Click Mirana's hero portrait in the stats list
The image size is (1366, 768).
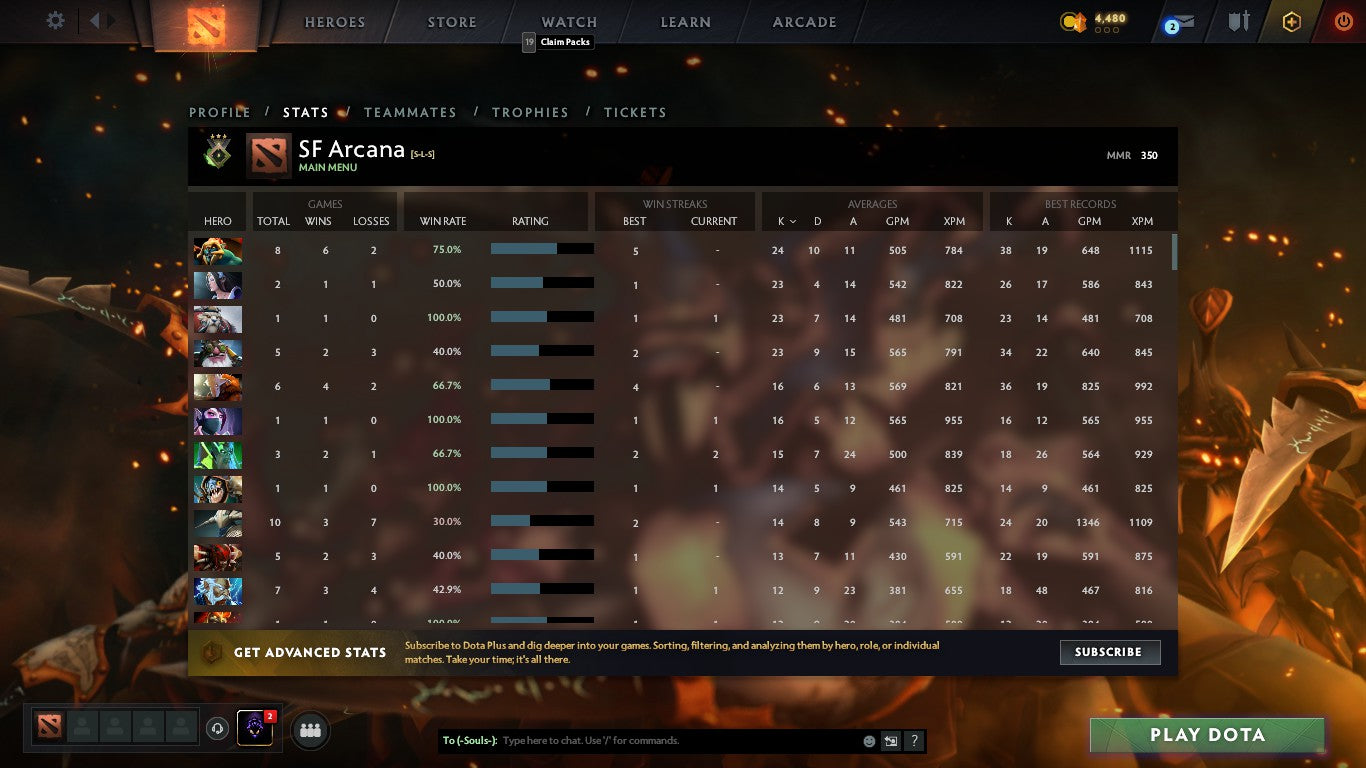217,285
